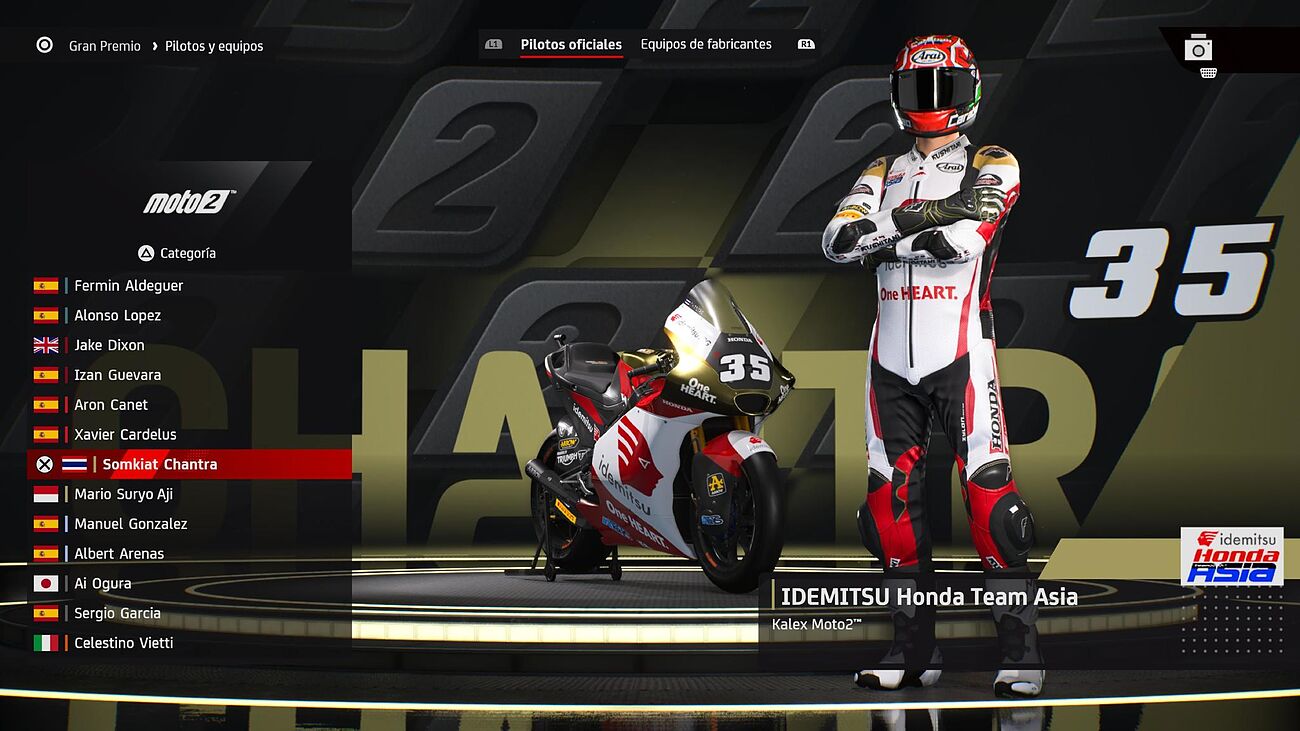The height and width of the screenshot is (731, 1300).
Task: Click the camera photo mode icon
Action: click(1198, 48)
